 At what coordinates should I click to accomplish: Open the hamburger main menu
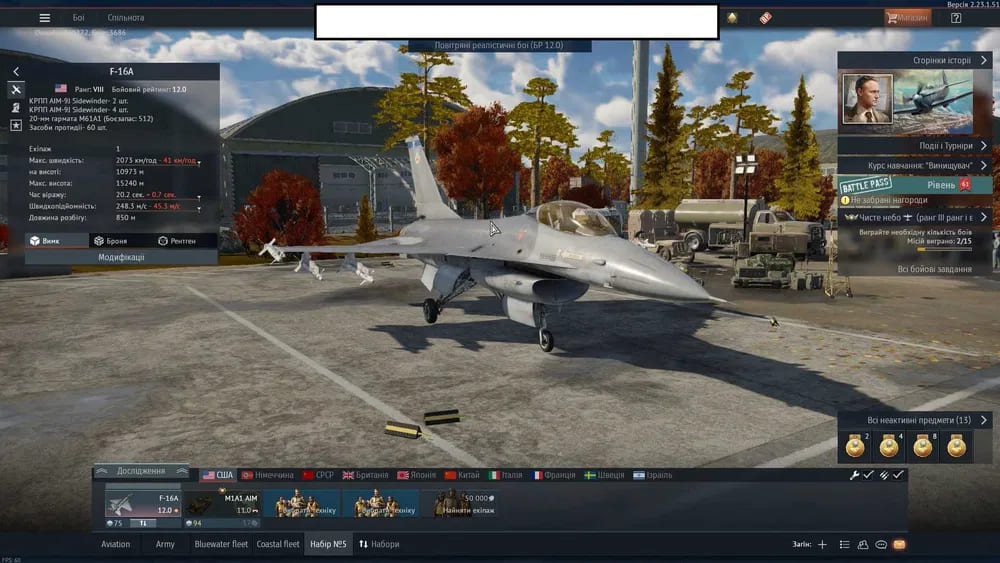44,18
